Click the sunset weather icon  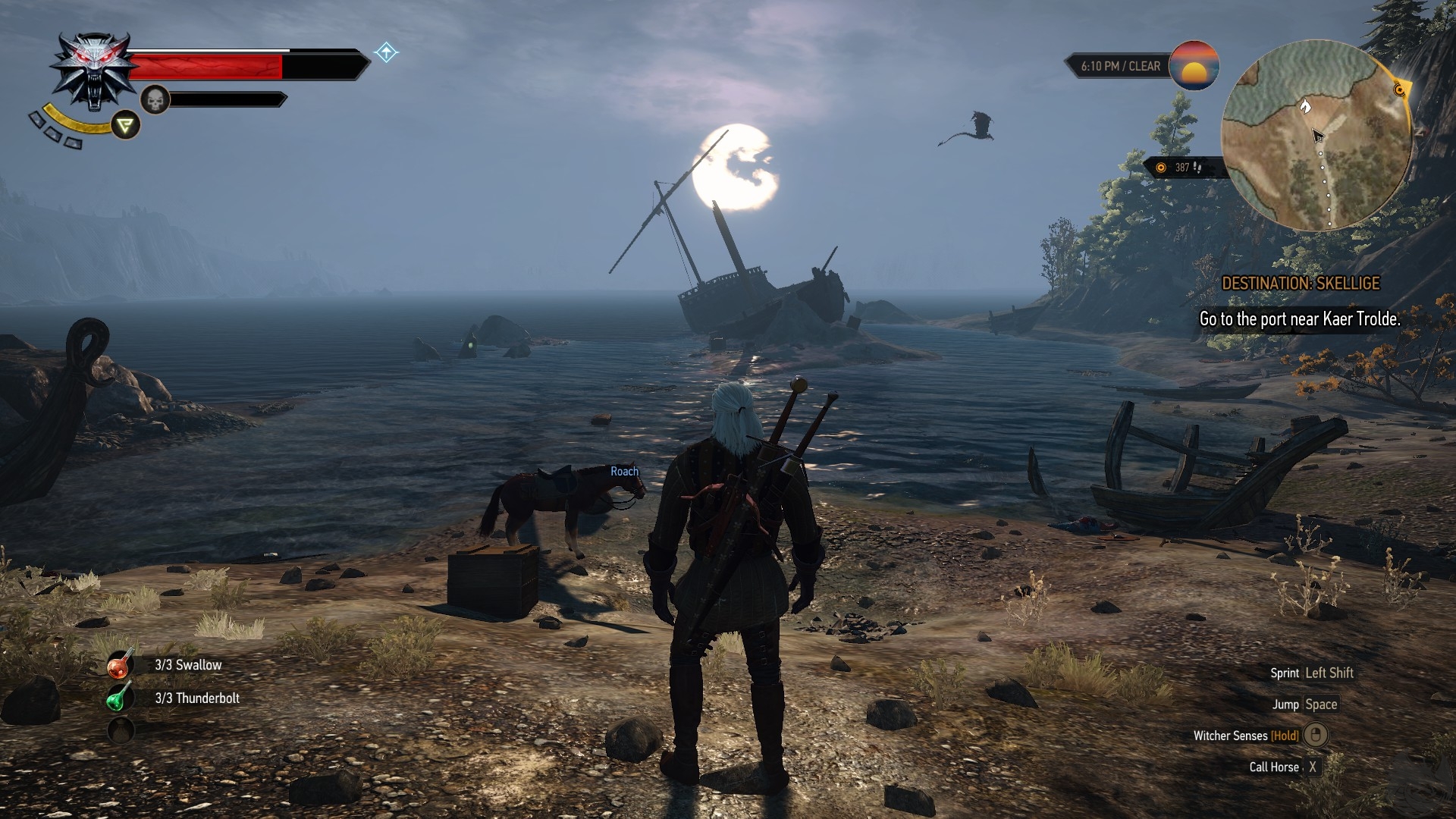1194,66
